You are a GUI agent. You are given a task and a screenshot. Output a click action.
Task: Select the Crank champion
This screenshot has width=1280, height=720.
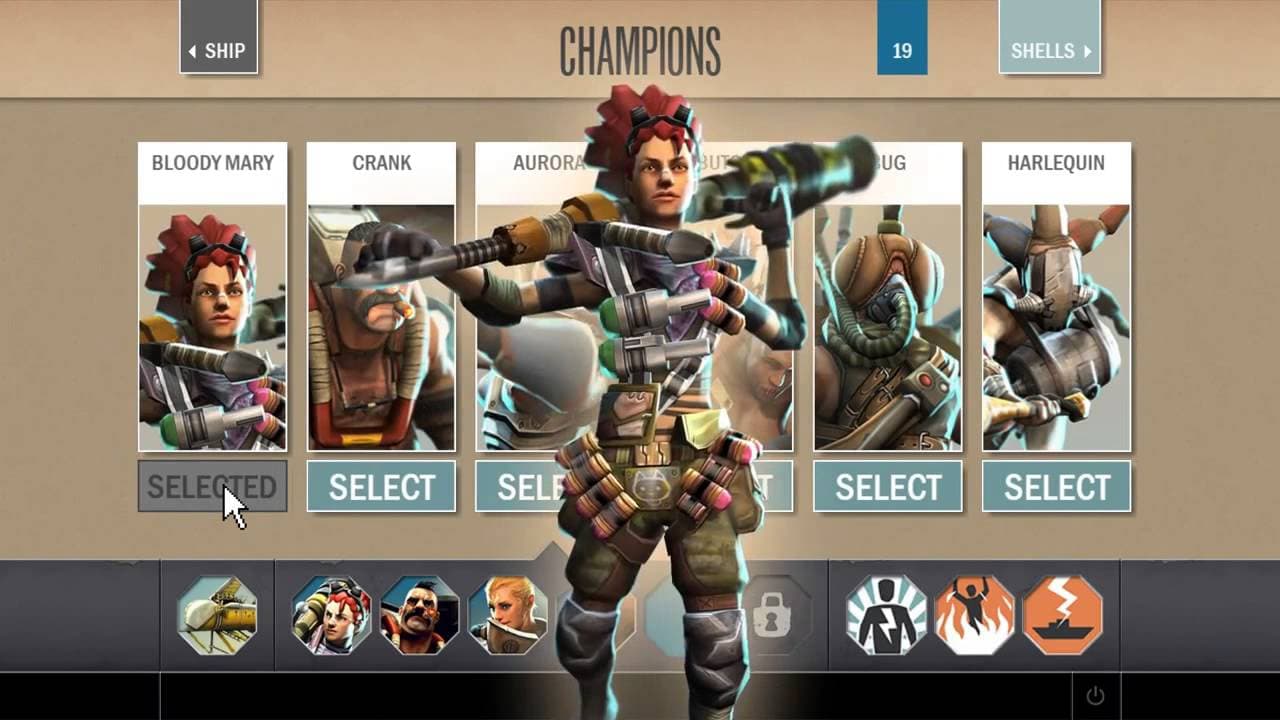381,486
